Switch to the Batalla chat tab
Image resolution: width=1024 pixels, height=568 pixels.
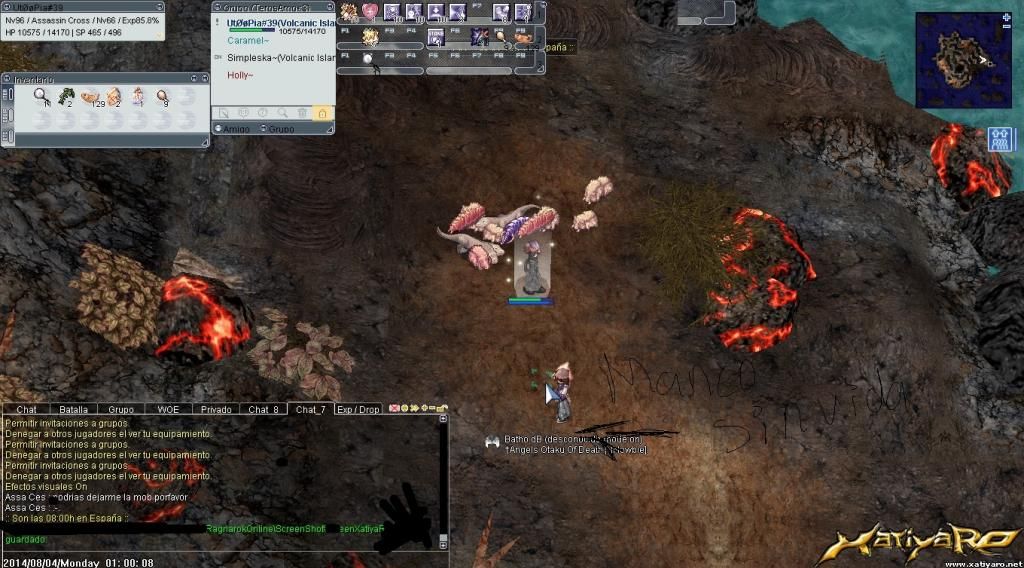click(x=73, y=409)
